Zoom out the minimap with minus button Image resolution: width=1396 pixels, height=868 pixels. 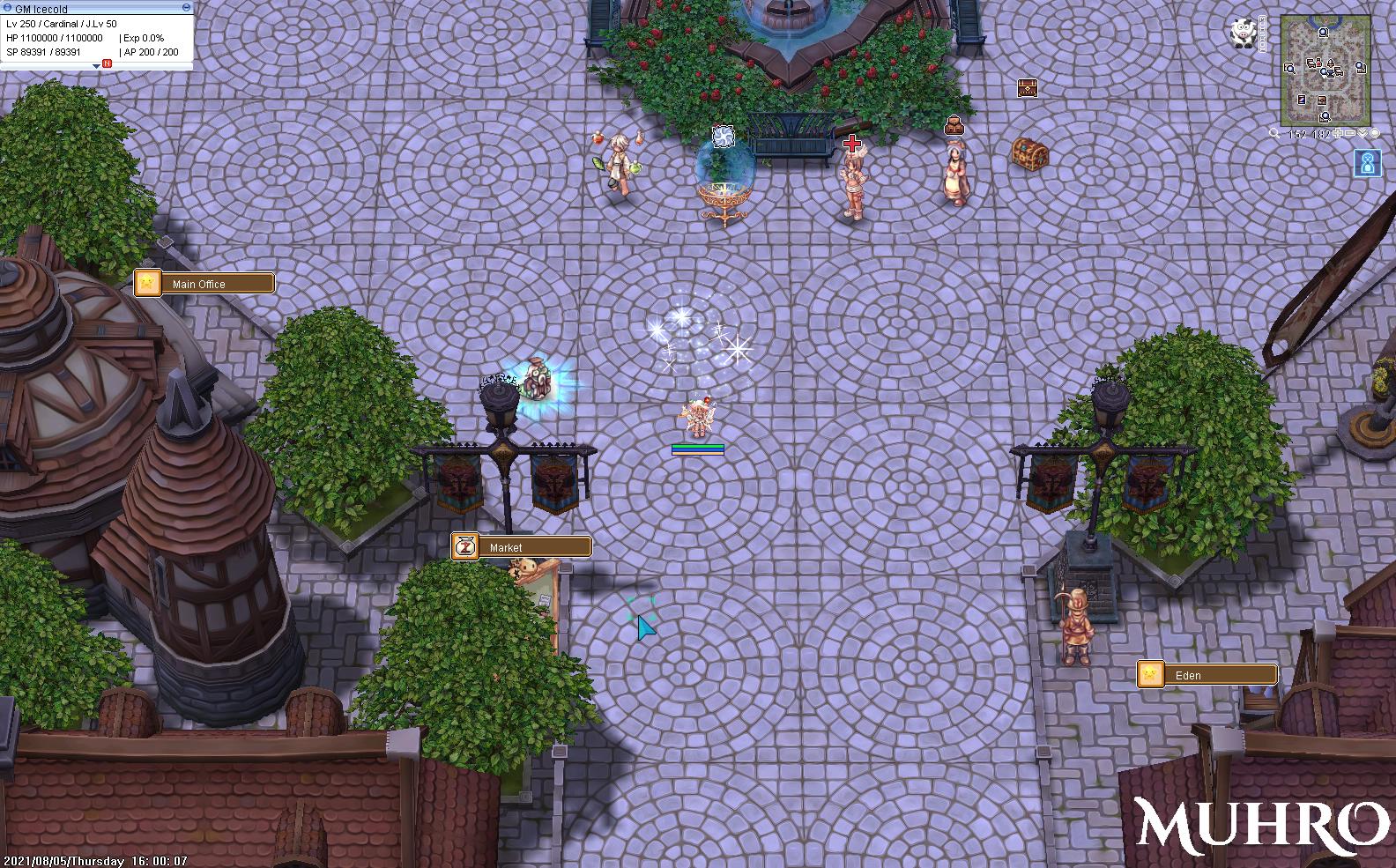[1351, 134]
